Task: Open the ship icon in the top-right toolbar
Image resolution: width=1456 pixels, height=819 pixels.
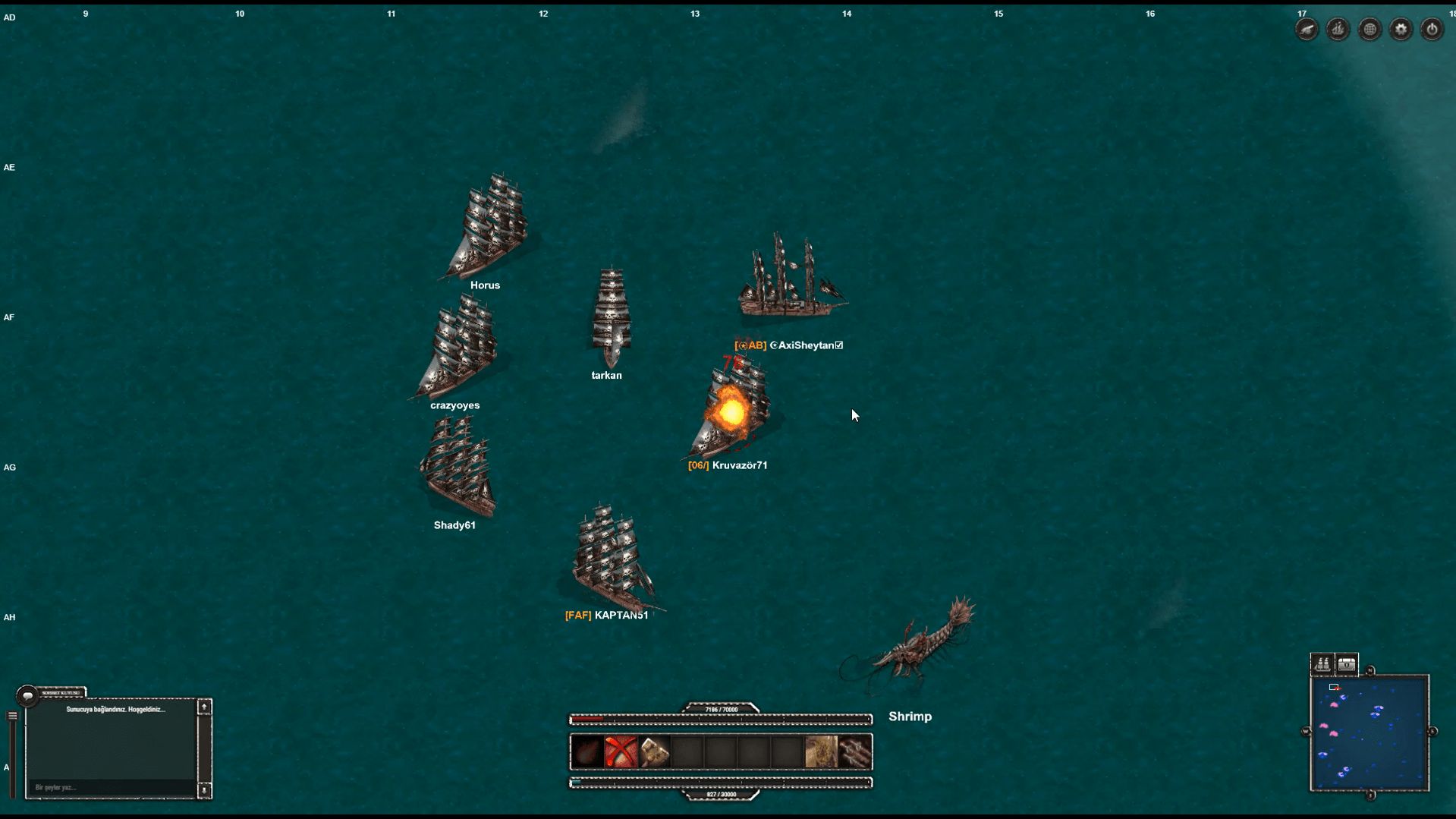Action: click(1338, 29)
